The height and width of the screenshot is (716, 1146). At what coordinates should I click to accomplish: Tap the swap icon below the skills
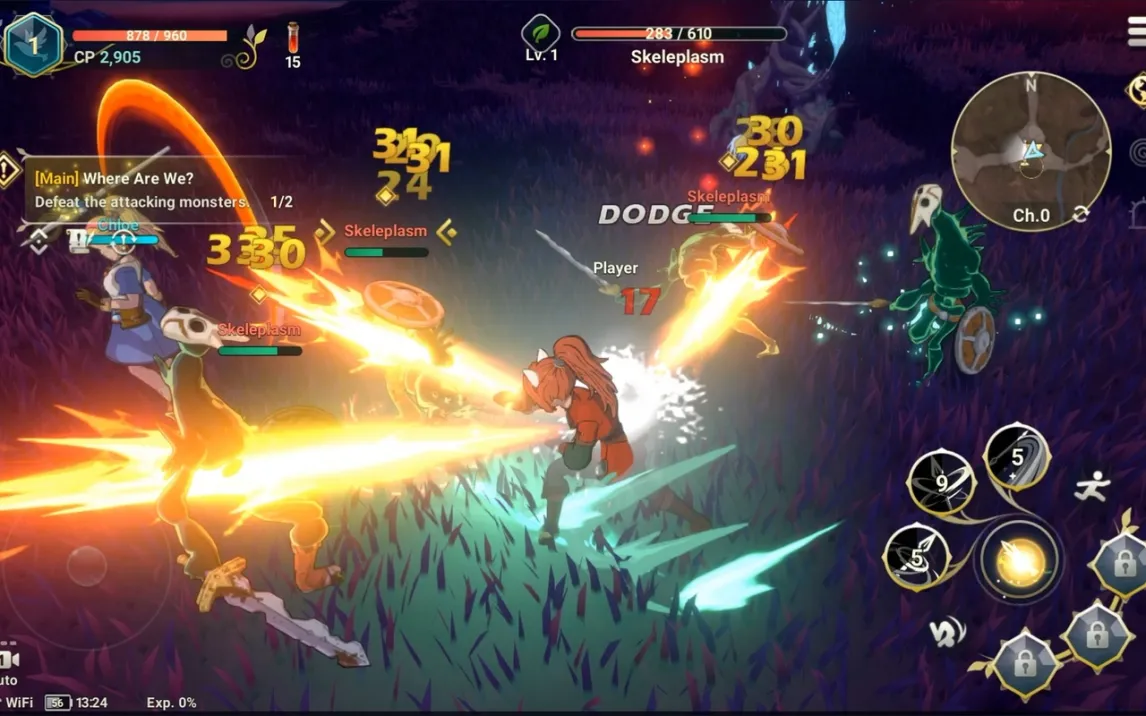click(x=946, y=630)
